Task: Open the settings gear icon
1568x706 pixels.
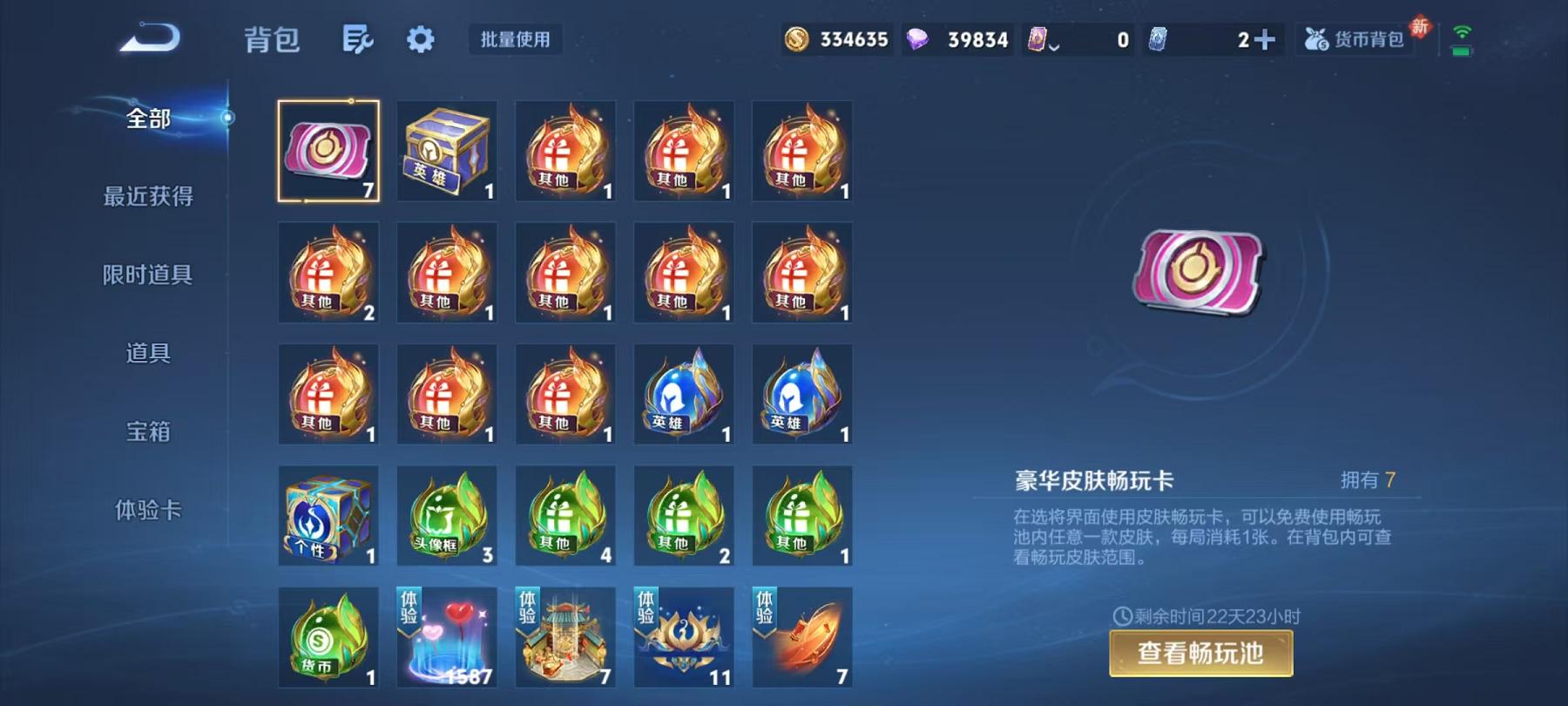Action: (x=421, y=38)
